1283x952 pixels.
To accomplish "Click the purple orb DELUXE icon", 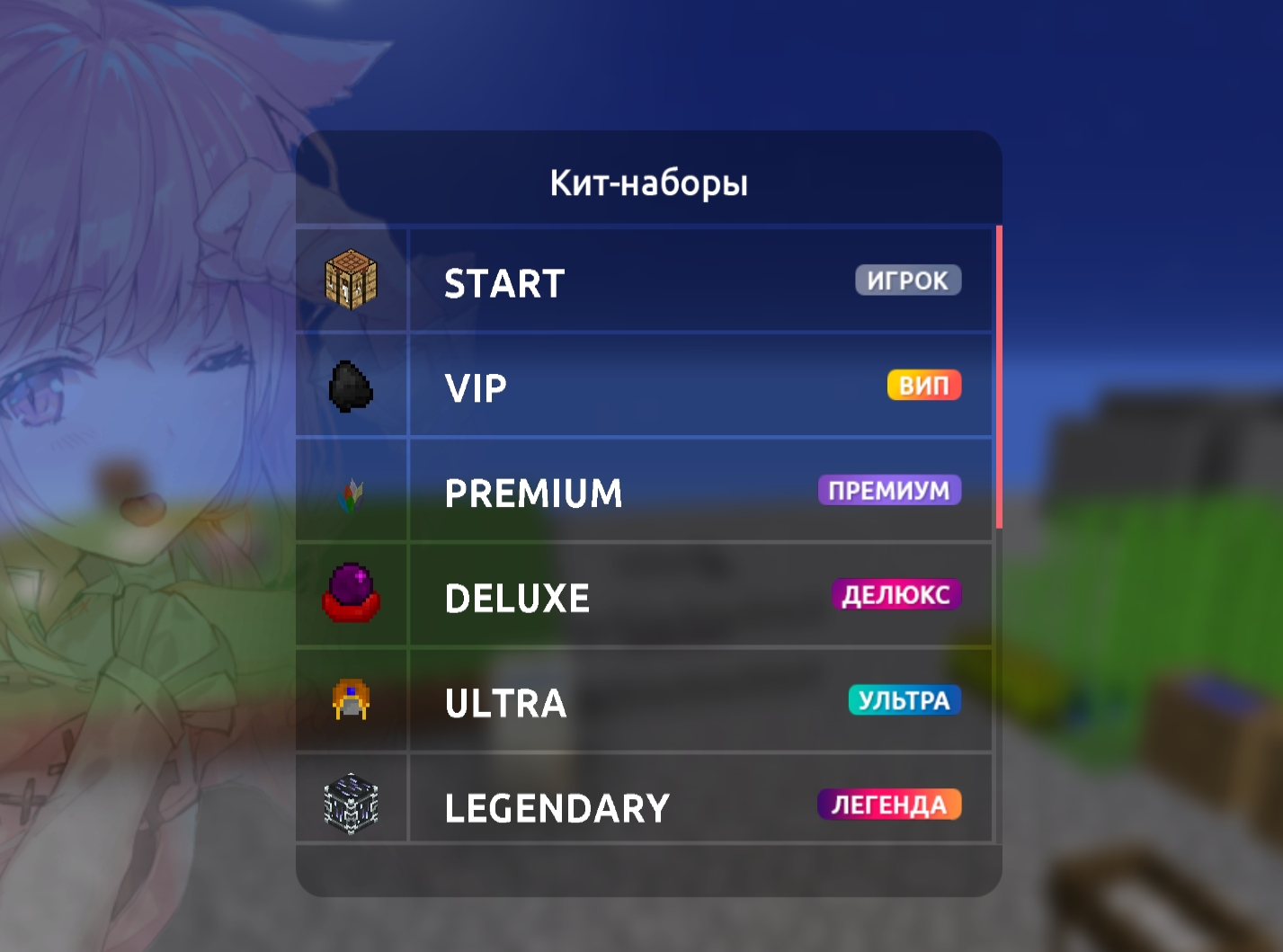I will 351,593.
